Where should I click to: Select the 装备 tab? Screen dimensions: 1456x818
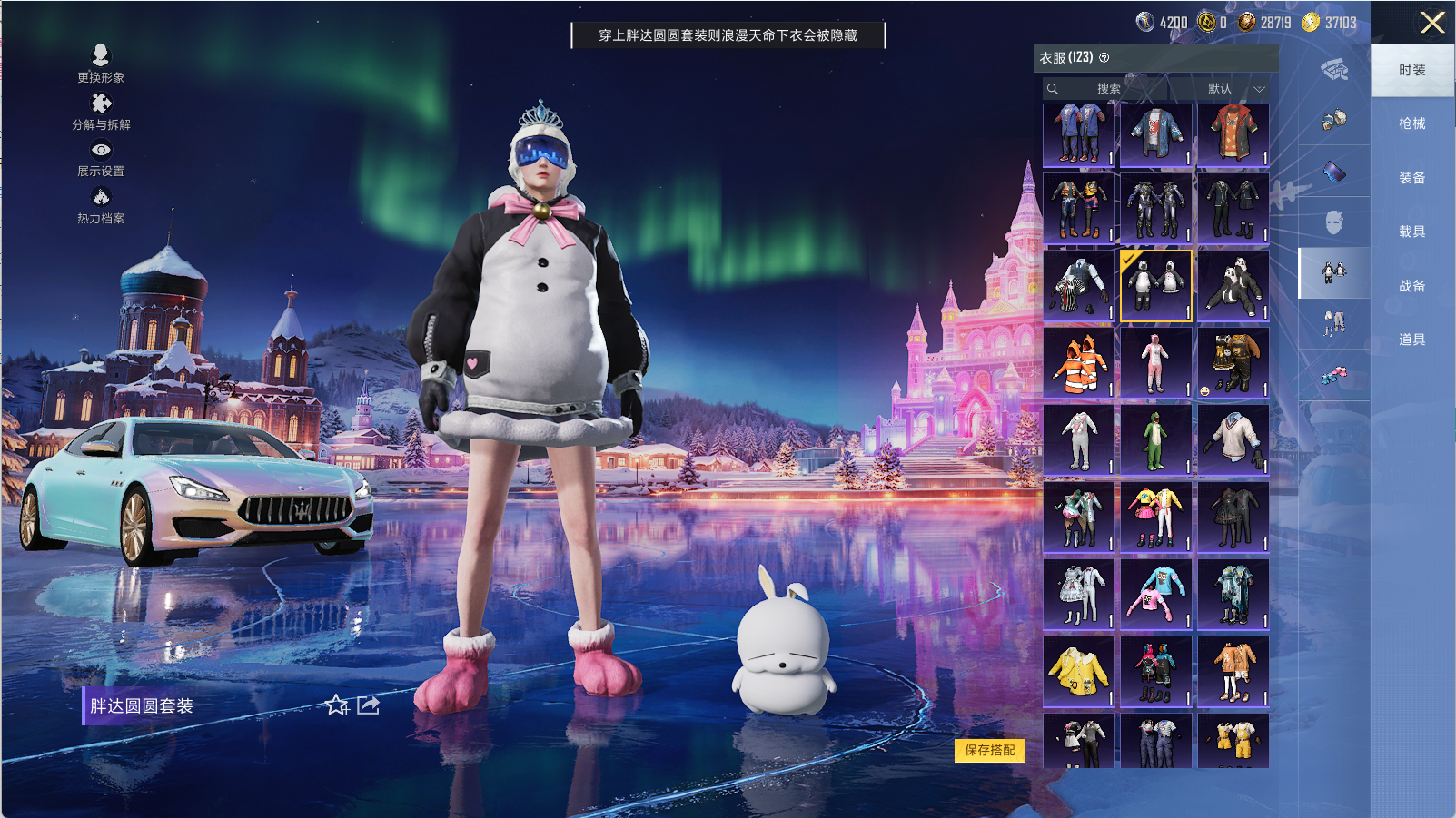[x=1411, y=178]
